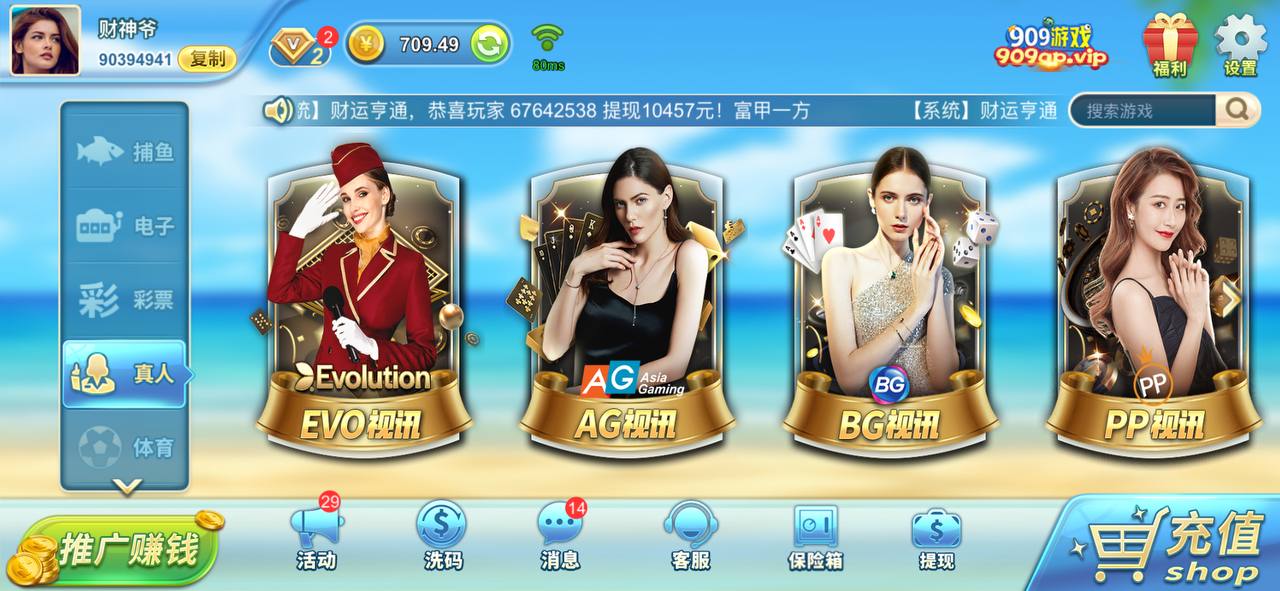Screen dimensions: 1280x591
Task: Select the 彩票 lottery category
Action: [125, 300]
